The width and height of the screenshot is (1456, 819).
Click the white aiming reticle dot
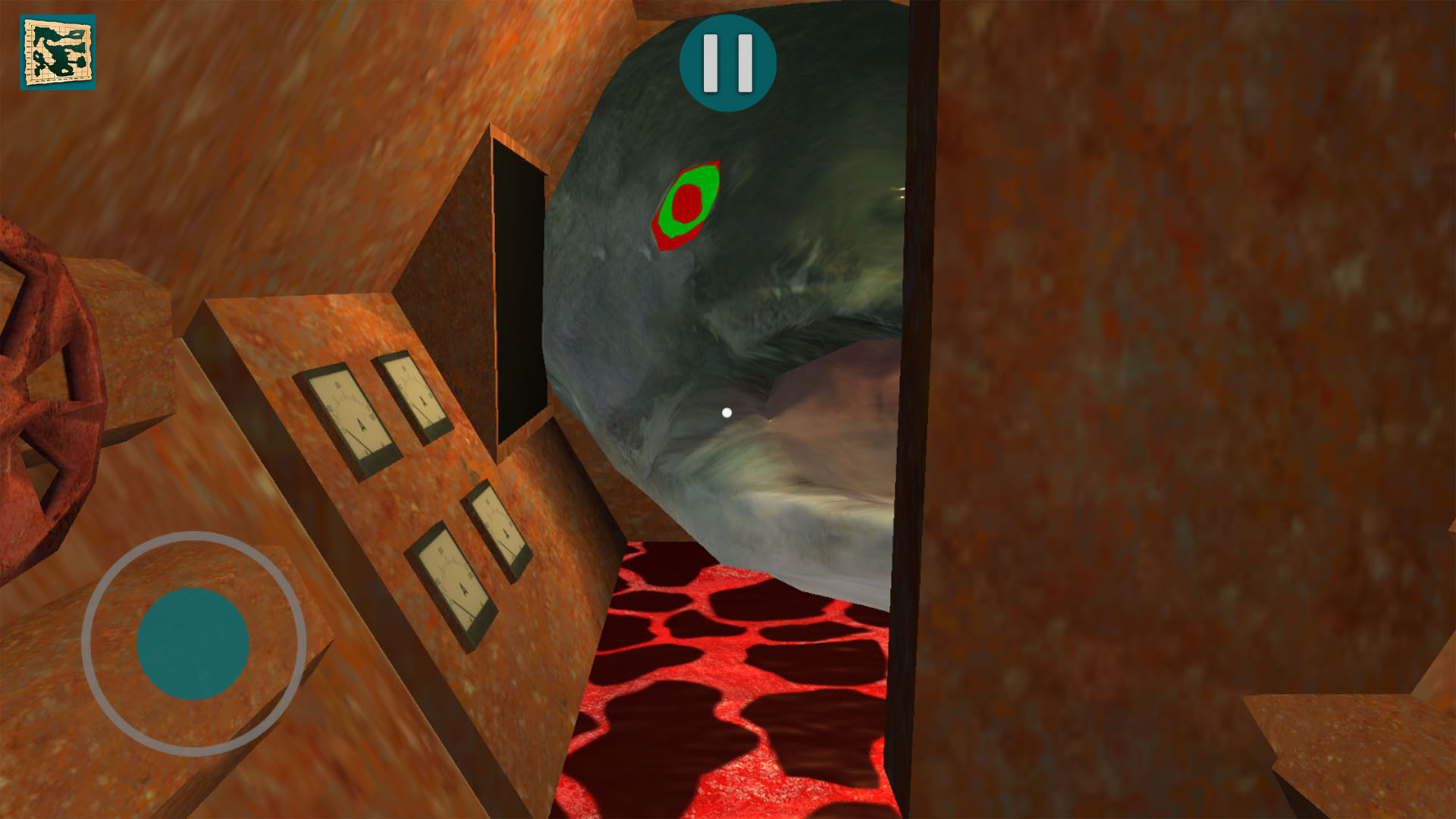coord(729,413)
